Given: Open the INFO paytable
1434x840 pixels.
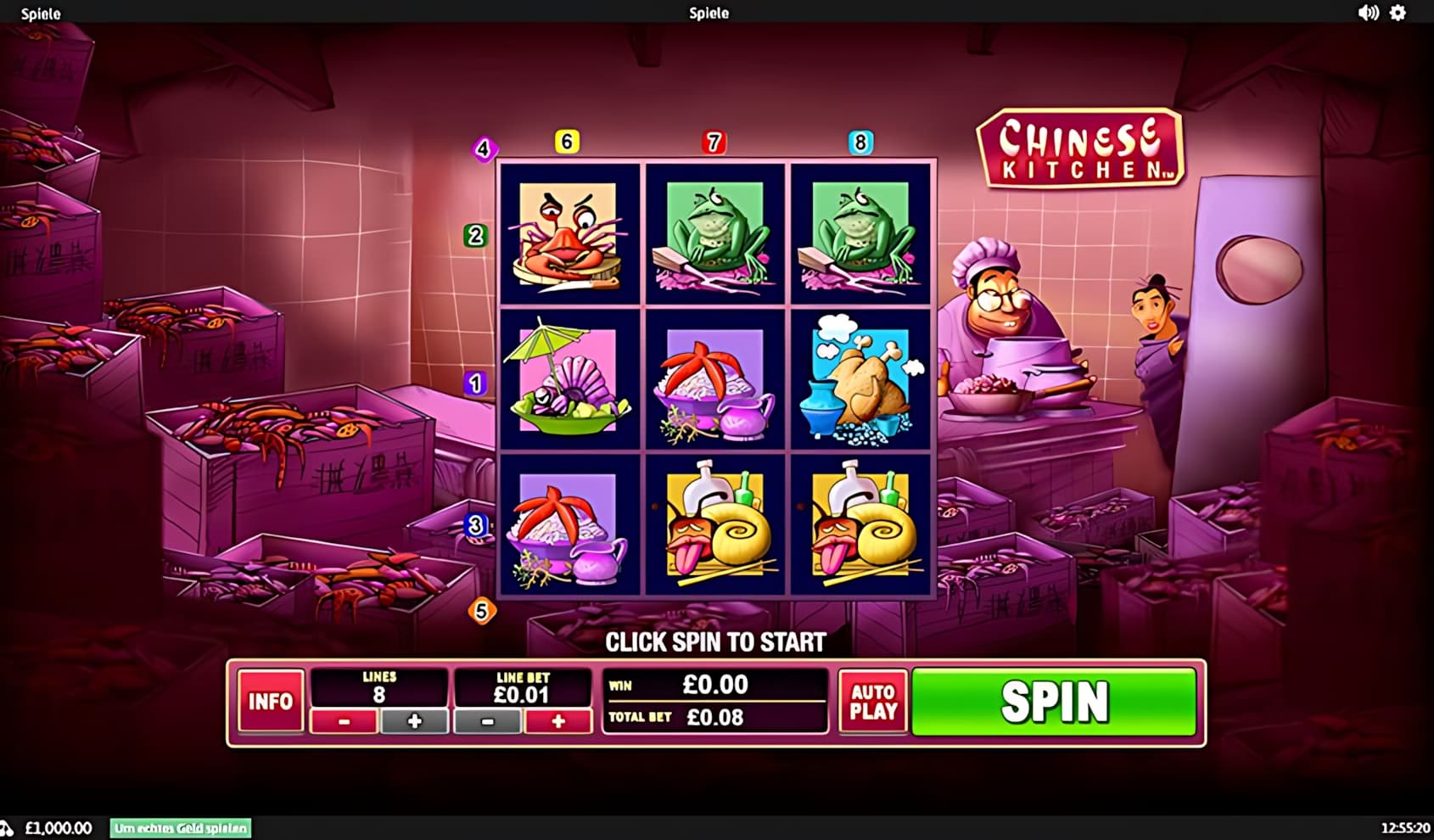Looking at the screenshot, I should [271, 701].
